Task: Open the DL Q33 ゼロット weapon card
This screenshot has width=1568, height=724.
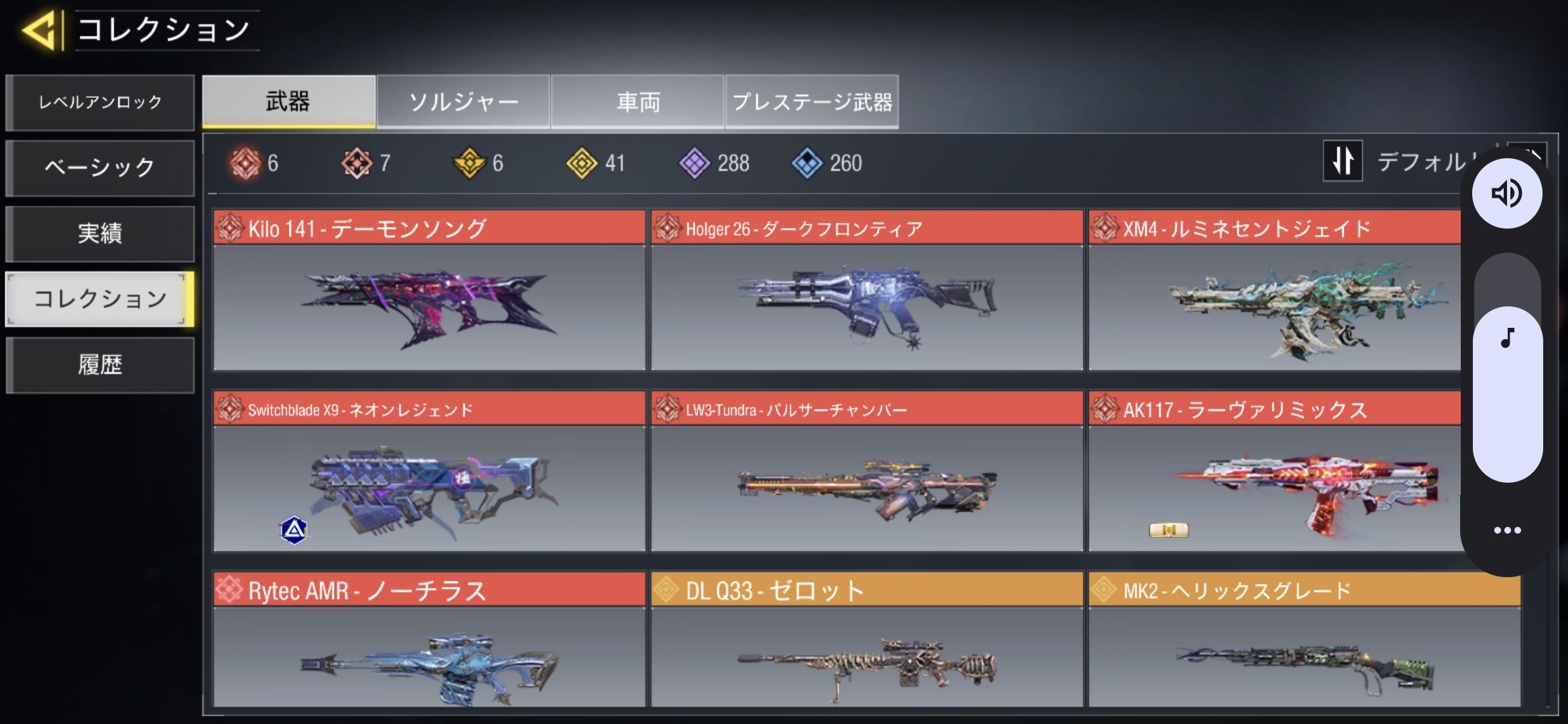Action: click(x=866, y=640)
